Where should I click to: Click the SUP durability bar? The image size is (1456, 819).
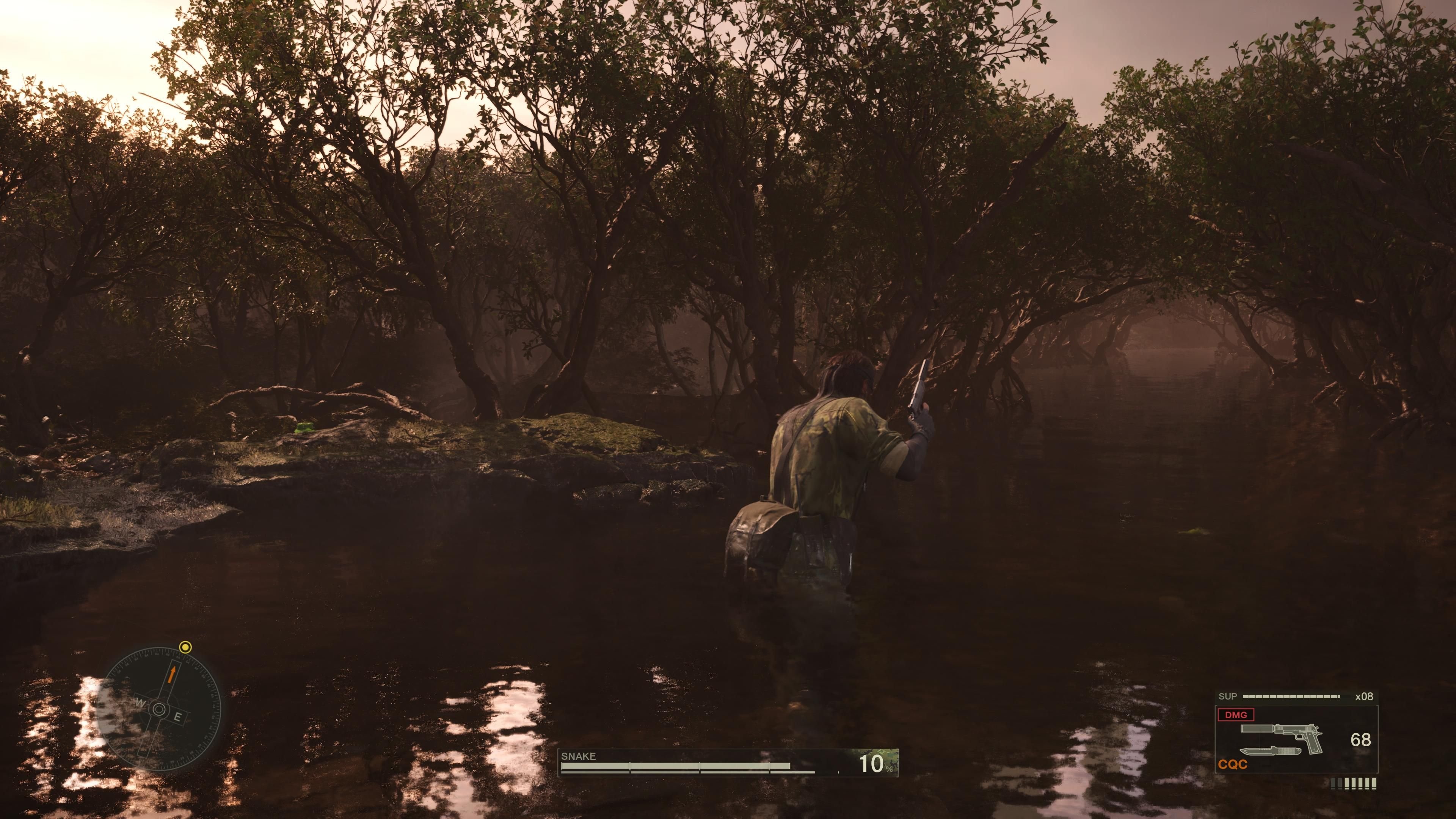pos(1291,696)
